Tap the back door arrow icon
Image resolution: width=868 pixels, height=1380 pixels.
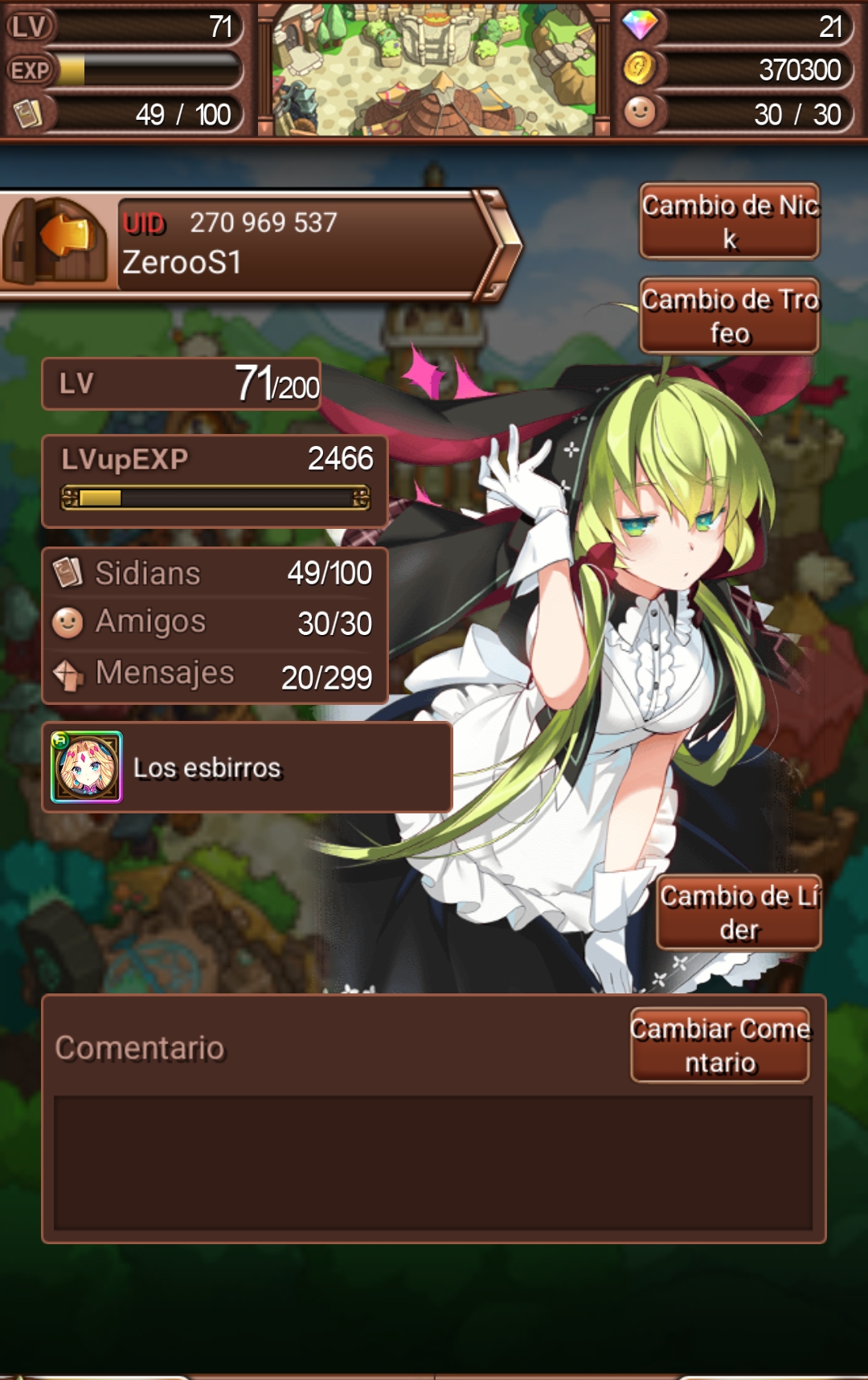pyautogui.click(x=56, y=240)
